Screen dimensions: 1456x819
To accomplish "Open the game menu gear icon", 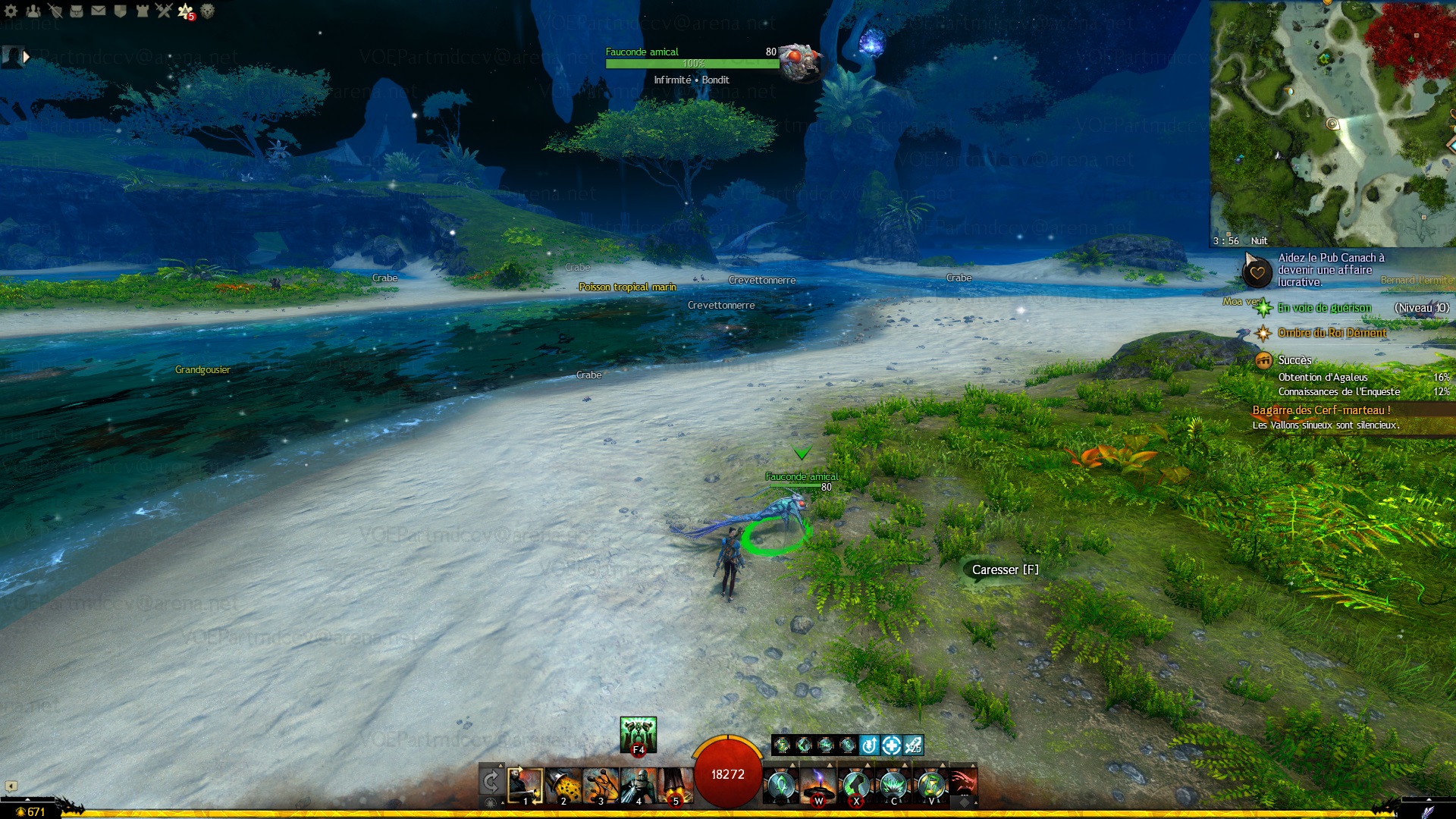I will 11,11.
